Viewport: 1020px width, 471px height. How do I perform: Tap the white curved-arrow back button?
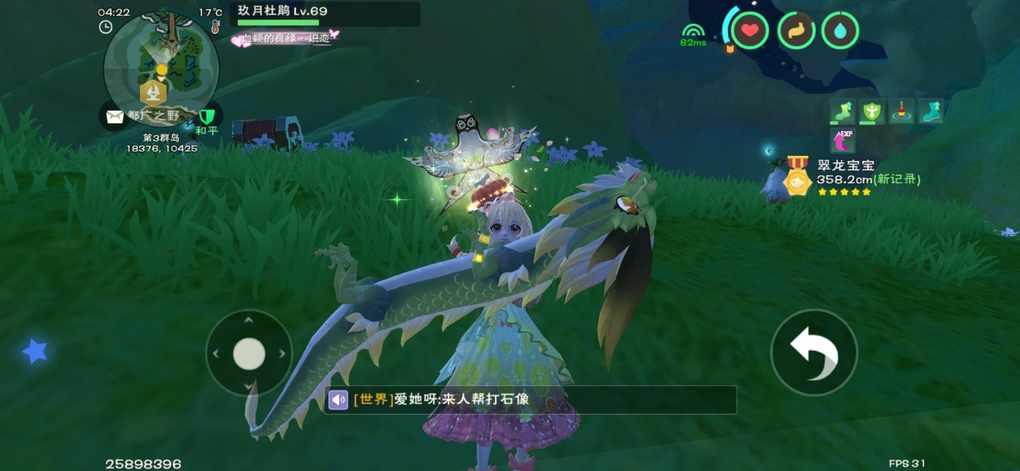coord(813,352)
